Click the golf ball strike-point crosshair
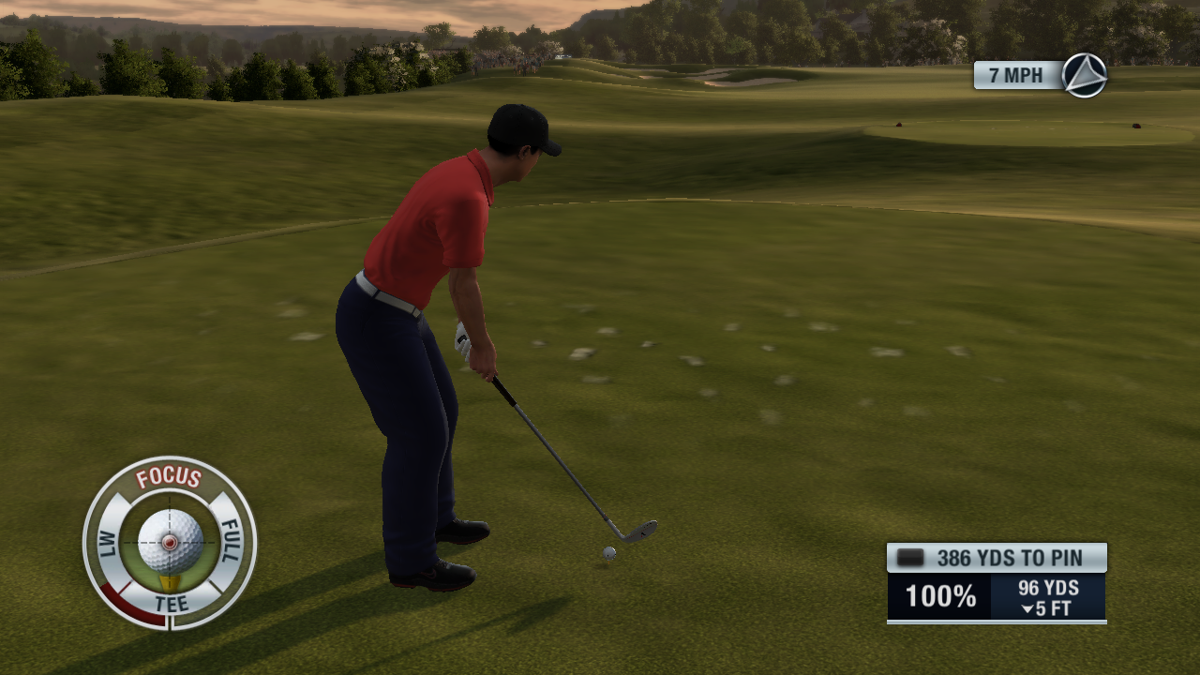 click(170, 543)
